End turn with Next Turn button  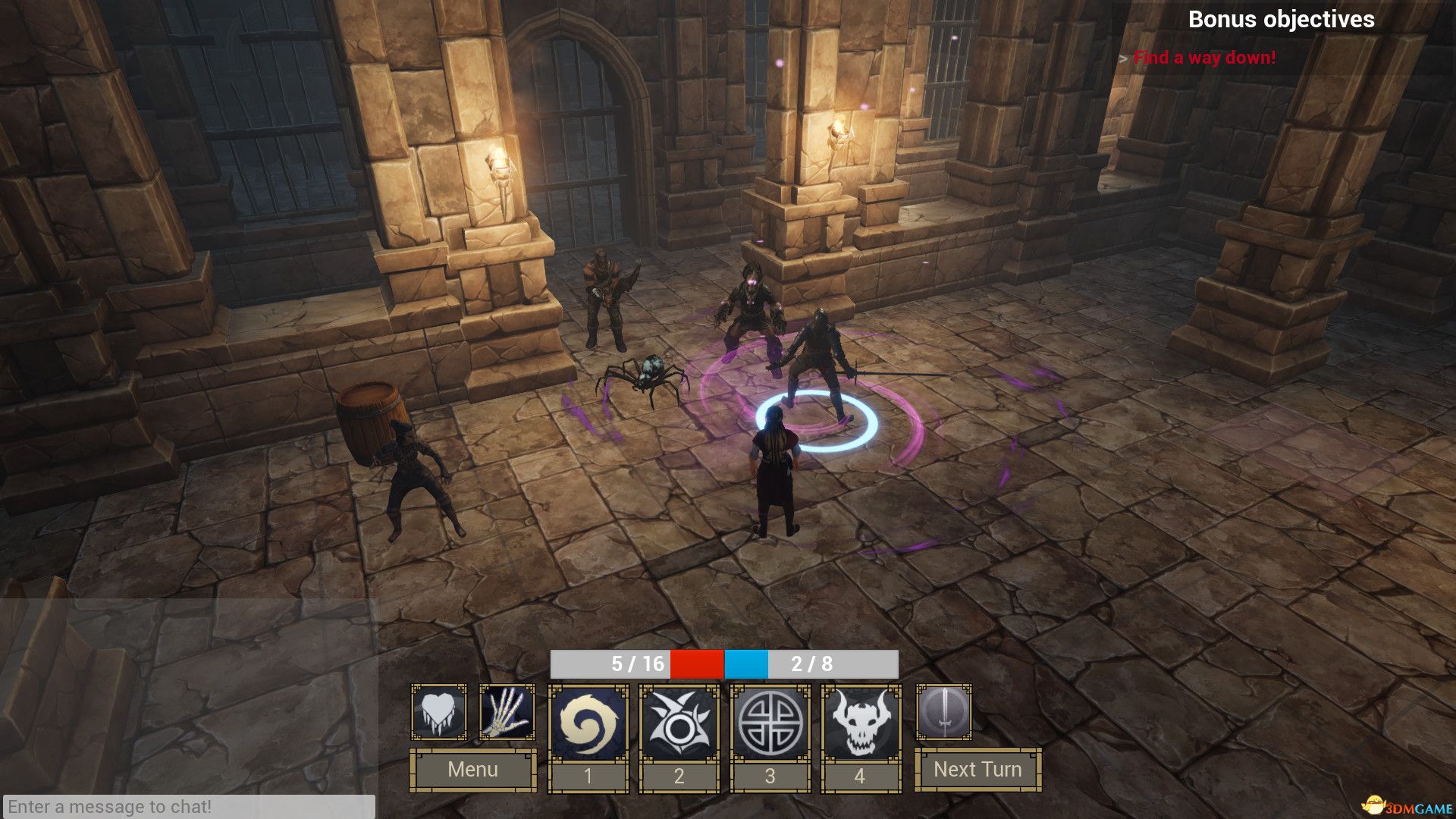(977, 769)
